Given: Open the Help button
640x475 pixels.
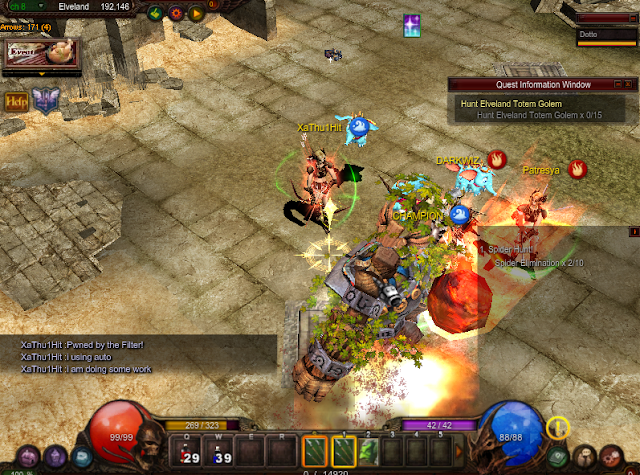Looking at the screenshot, I should (15, 100).
